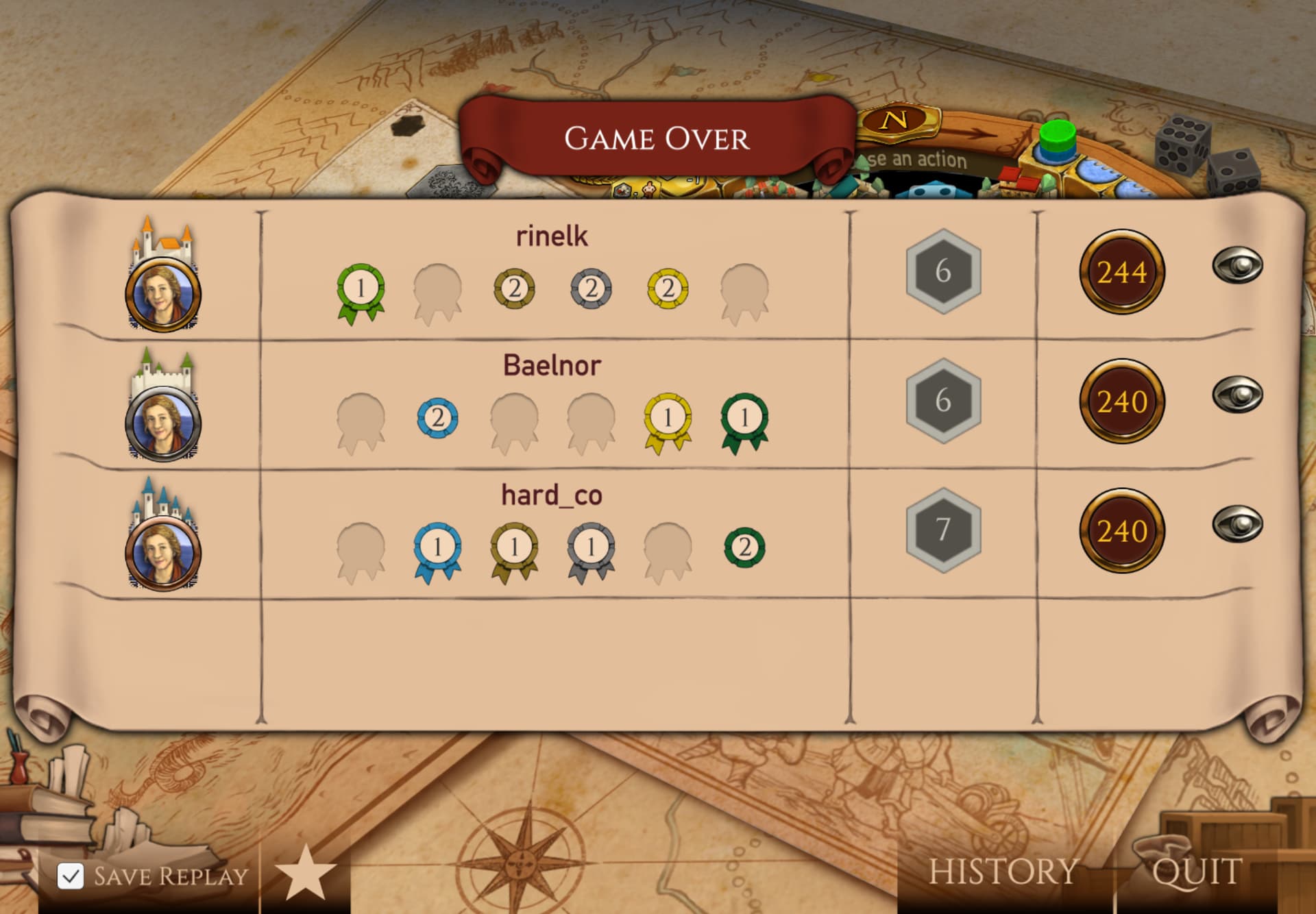The width and height of the screenshot is (1316, 914).
Task: Toggle the Save Replay checkbox
Action: pos(71,876)
